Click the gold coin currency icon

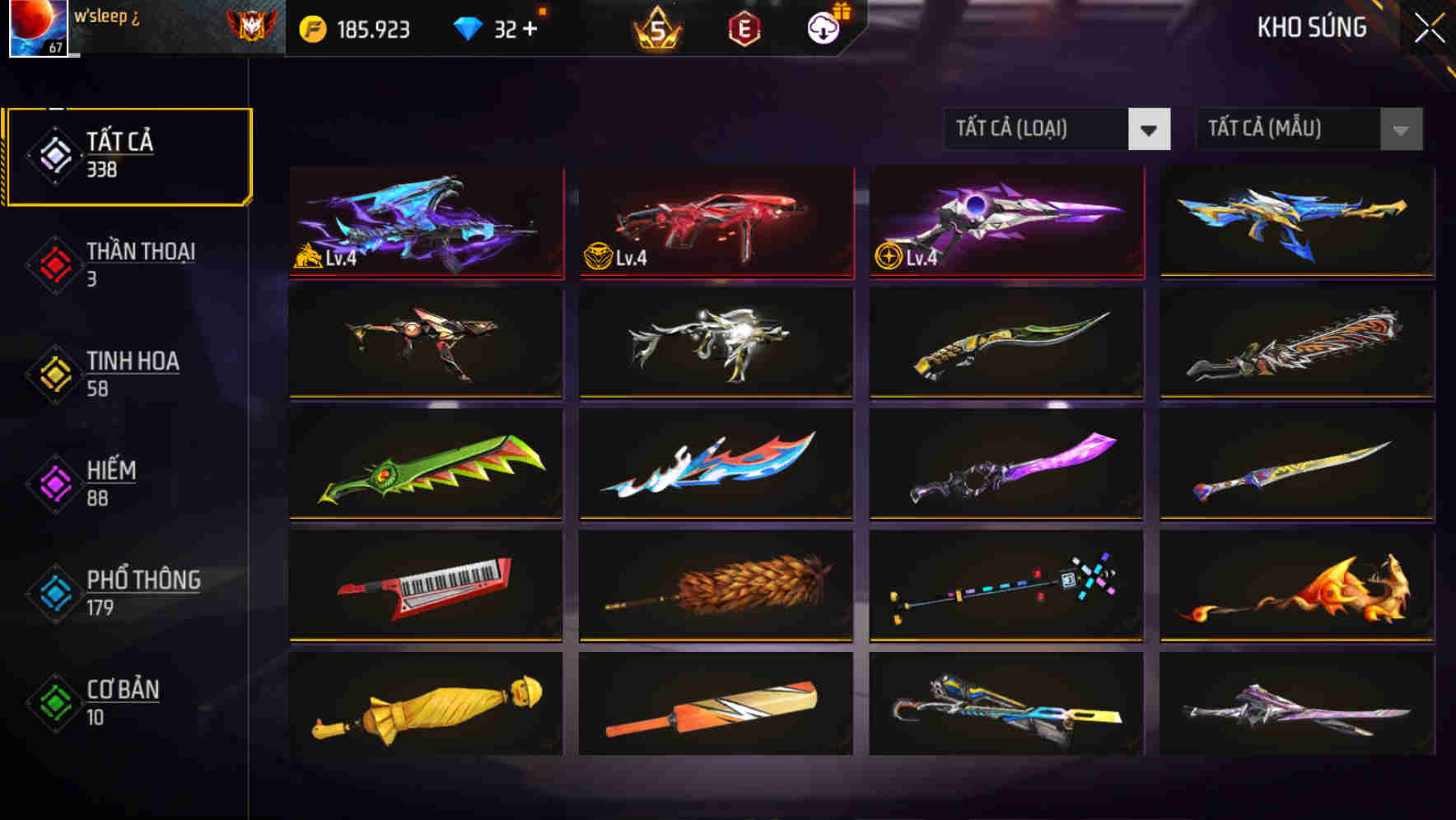[x=311, y=27]
